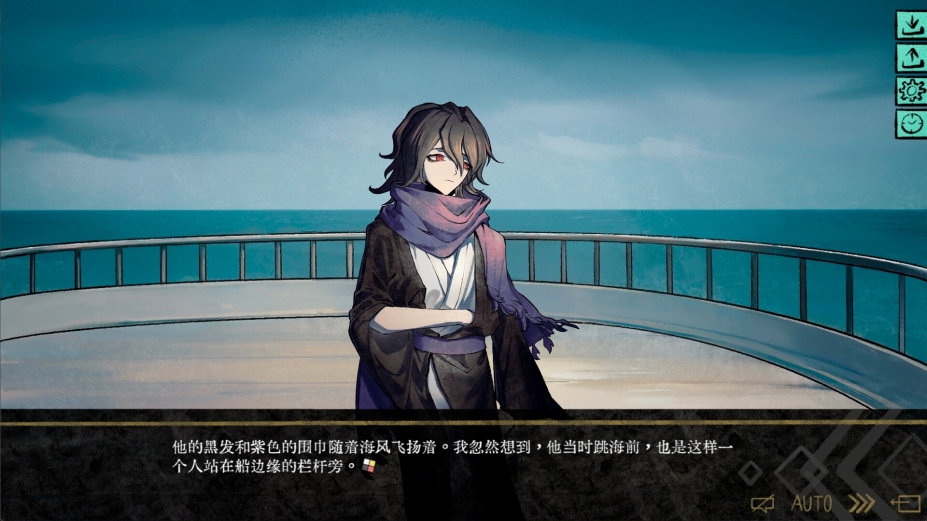927x521 pixels.
Task: Toggle AUTO text advance
Action: (811, 503)
